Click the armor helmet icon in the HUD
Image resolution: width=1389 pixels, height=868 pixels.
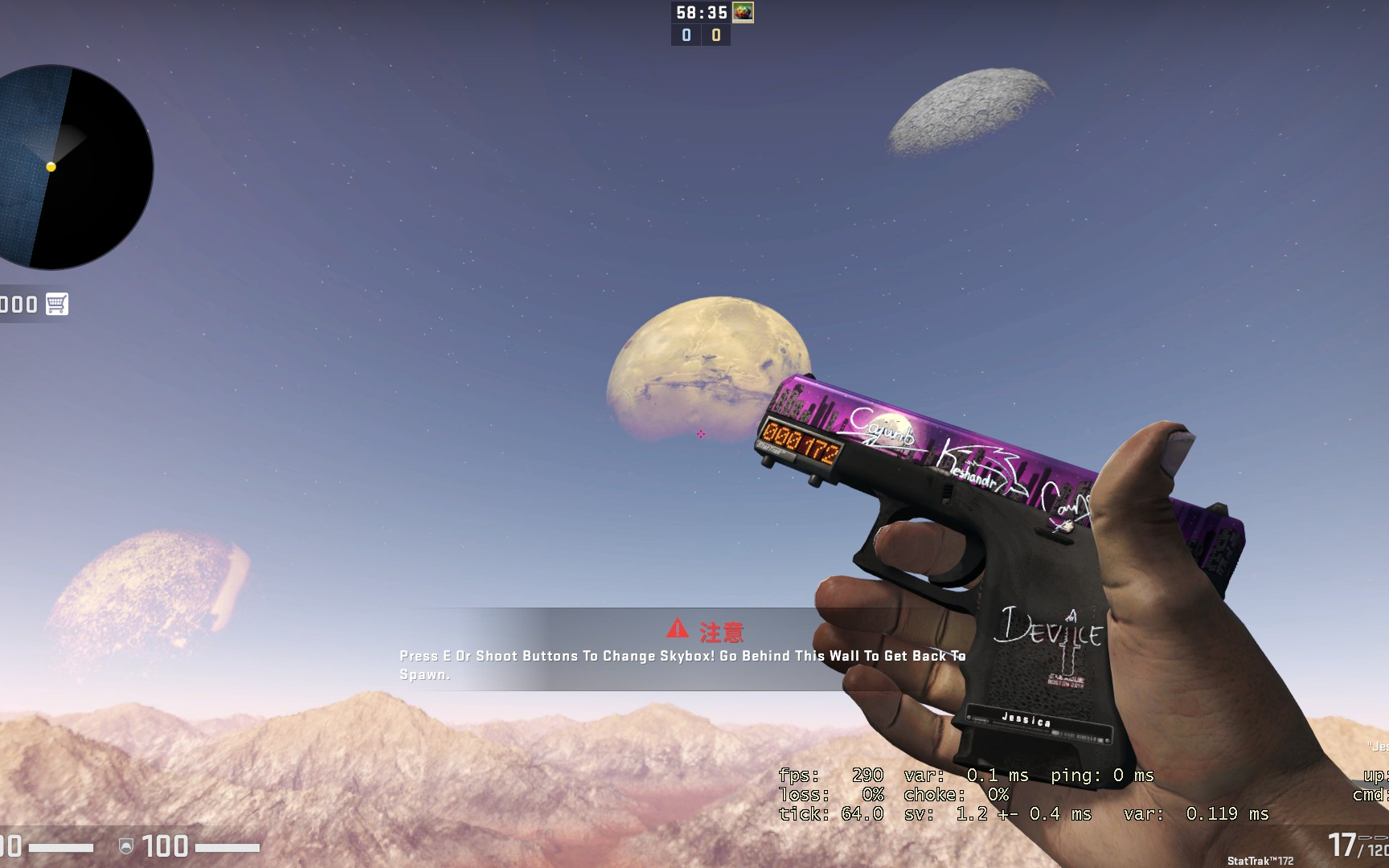[125, 846]
